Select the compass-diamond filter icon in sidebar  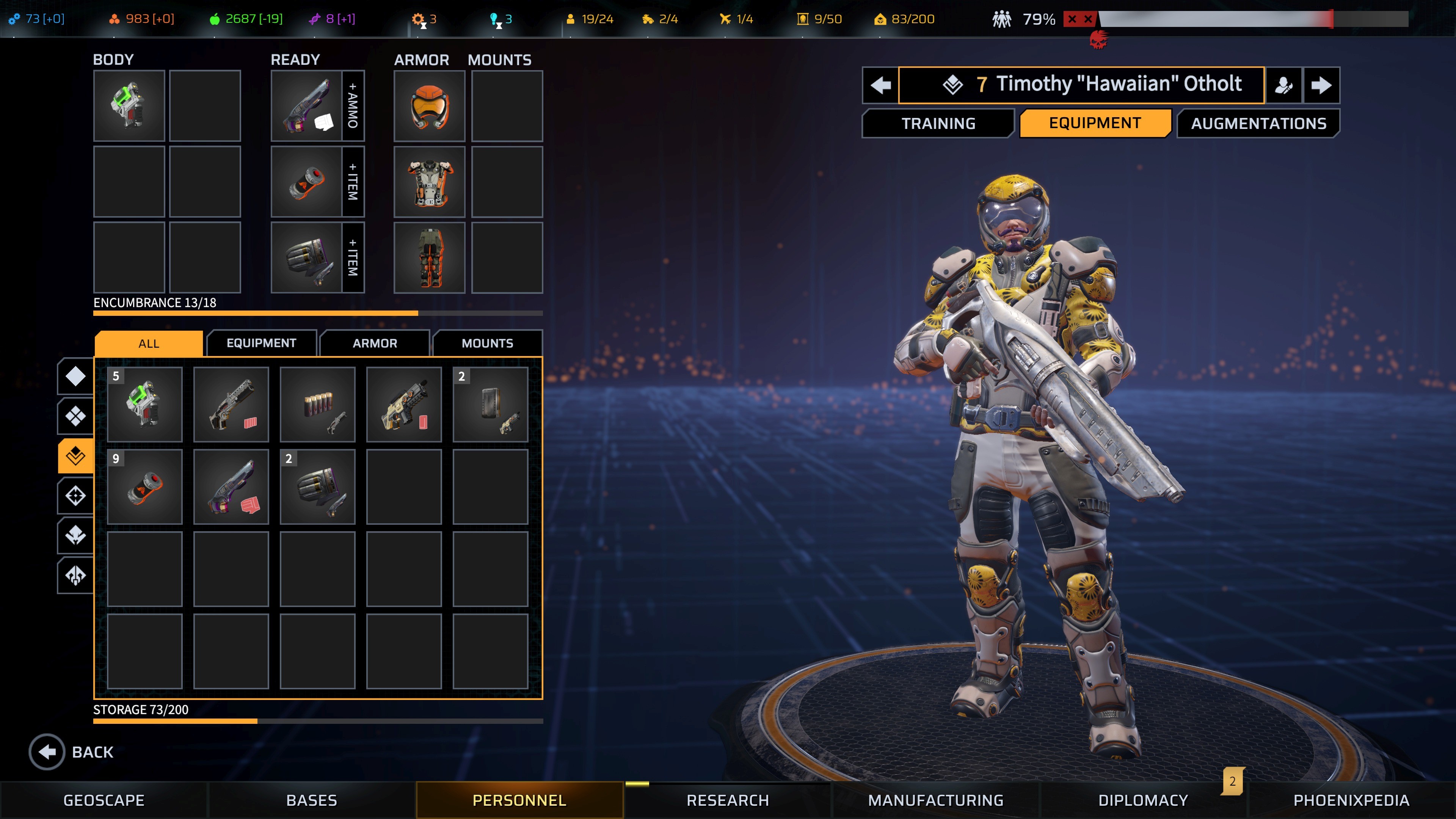click(75, 494)
